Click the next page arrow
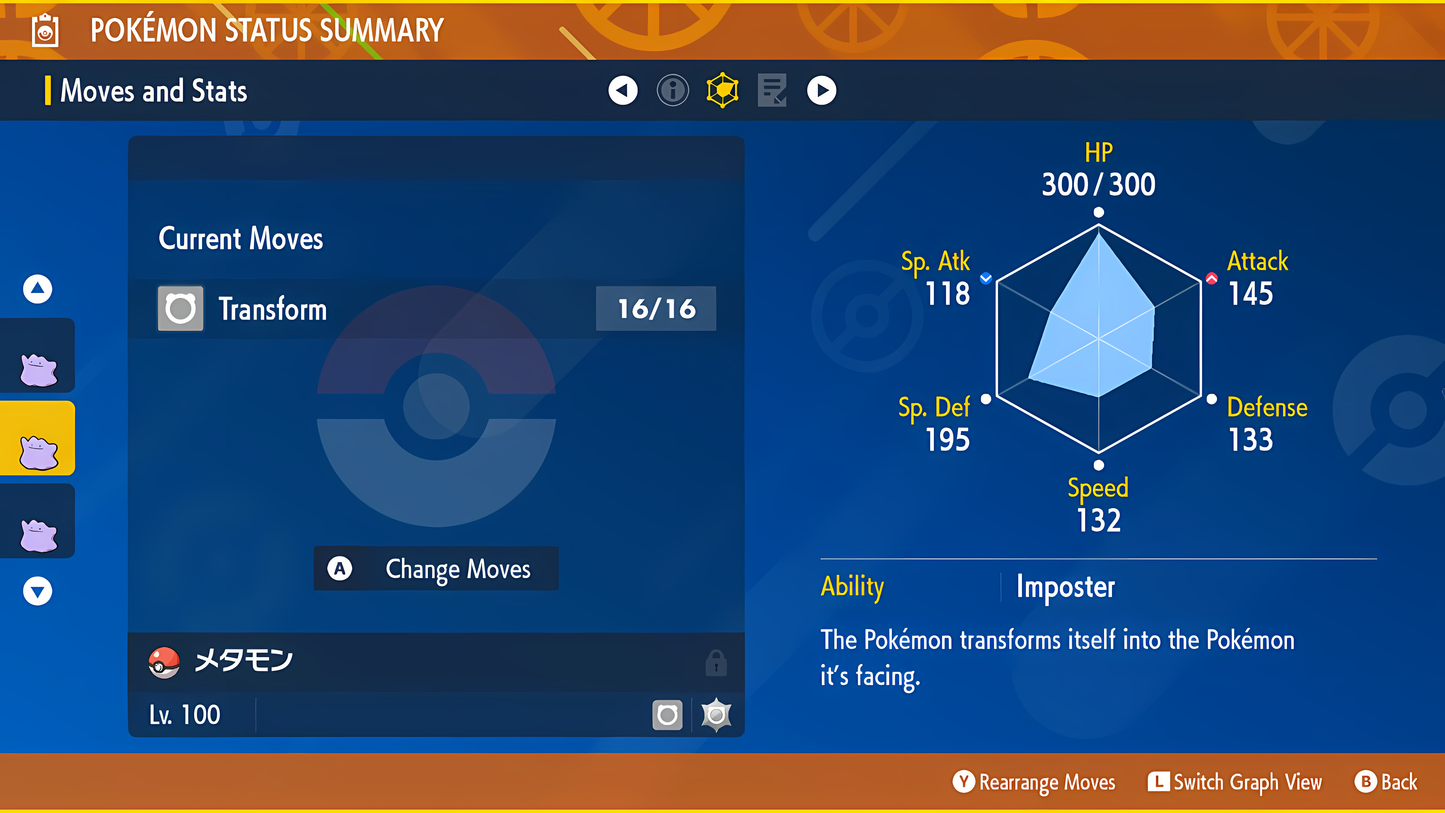This screenshot has width=1445, height=813. pyautogui.click(x=822, y=90)
